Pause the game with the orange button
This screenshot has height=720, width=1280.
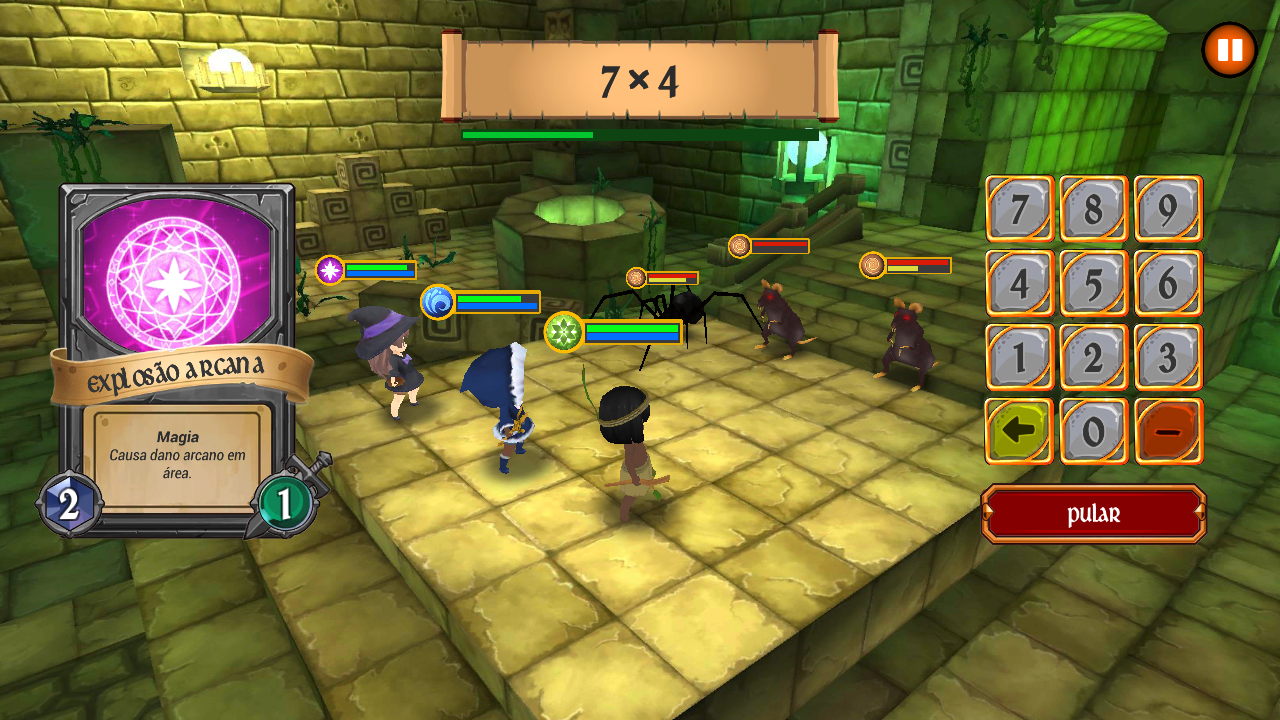[1229, 50]
